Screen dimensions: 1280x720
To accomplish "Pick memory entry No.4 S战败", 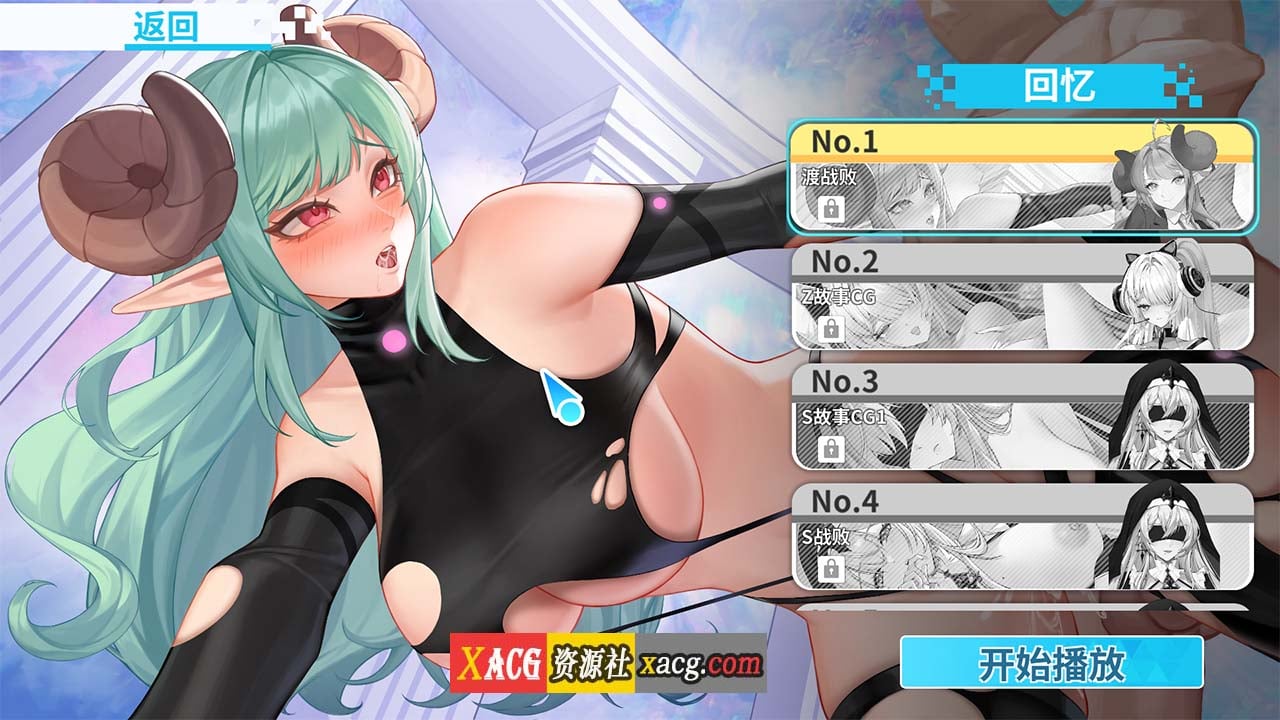I will (x=1020, y=536).
